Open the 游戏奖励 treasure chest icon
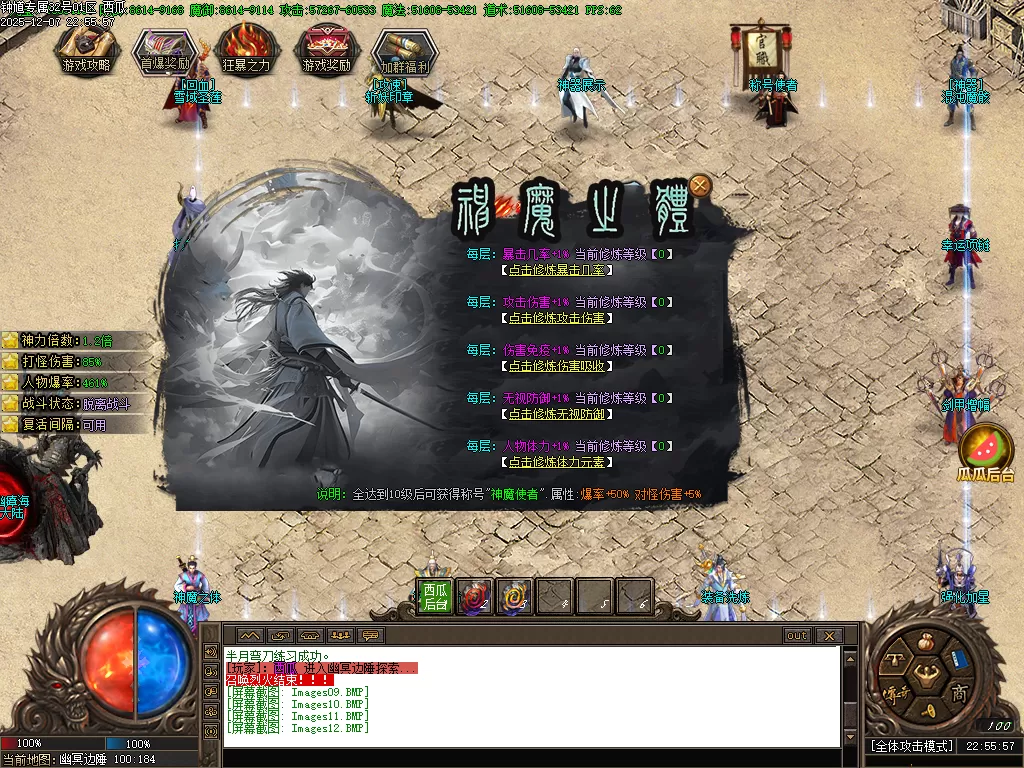This screenshot has width=1024, height=768. [326, 51]
